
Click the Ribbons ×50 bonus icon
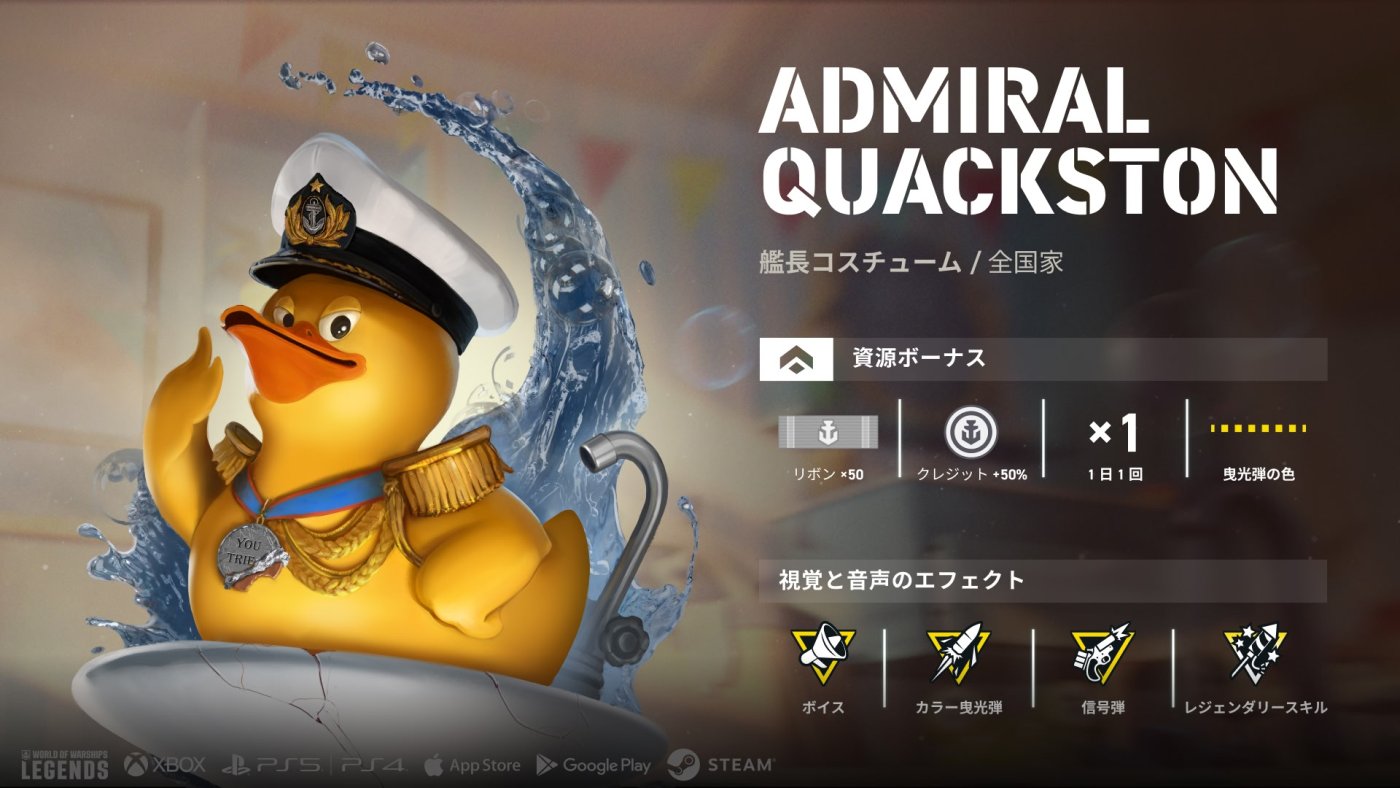point(828,432)
